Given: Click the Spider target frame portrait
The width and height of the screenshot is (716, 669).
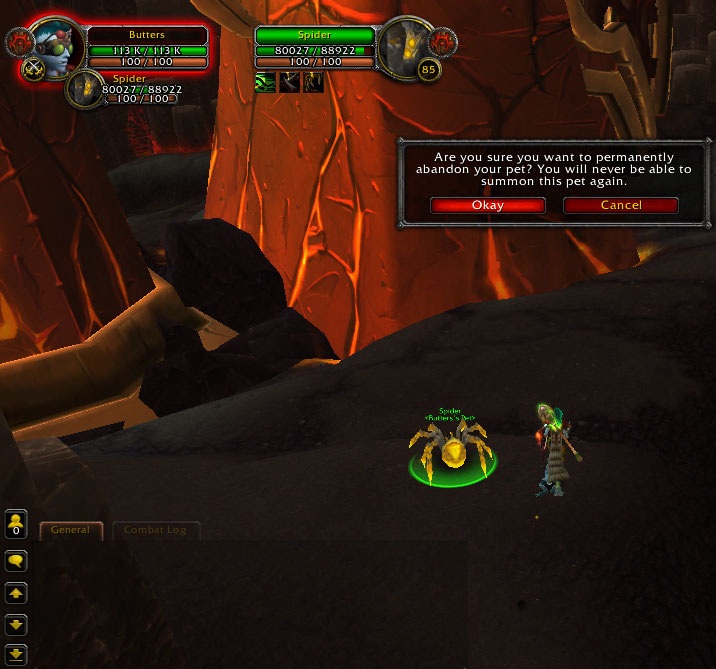Looking at the screenshot, I should click(x=407, y=46).
